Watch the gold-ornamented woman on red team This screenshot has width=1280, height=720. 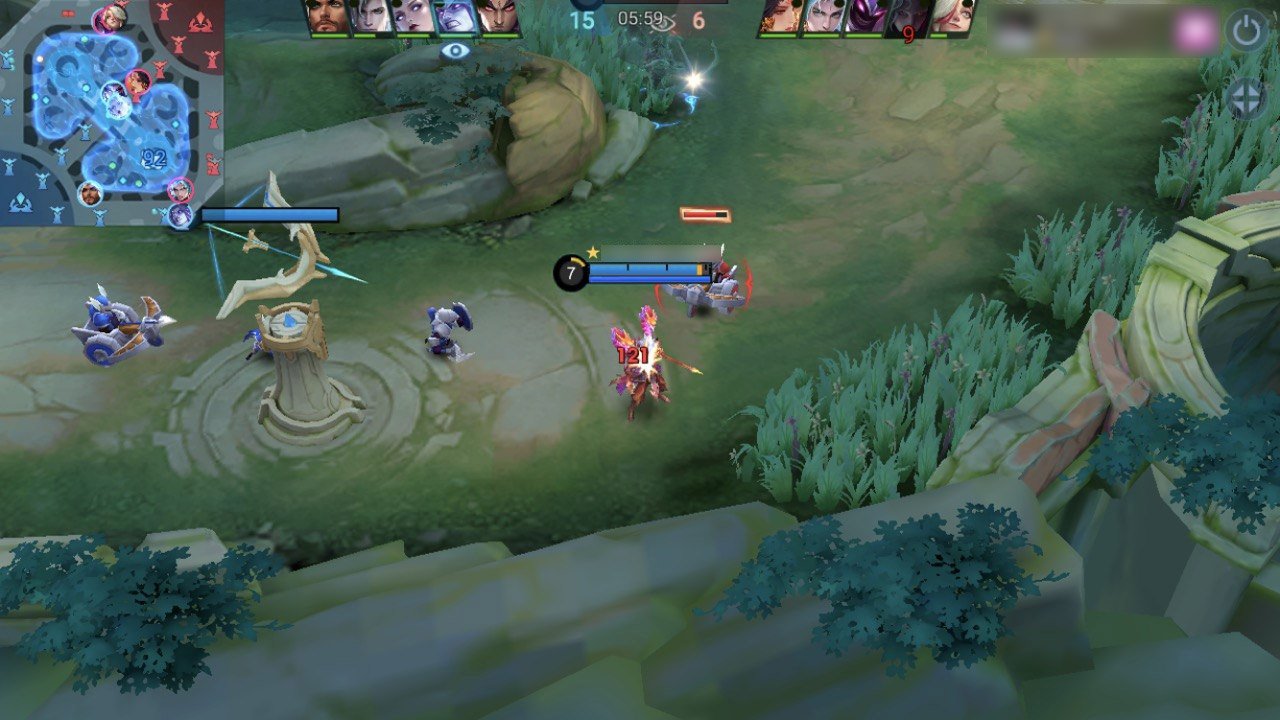tap(778, 17)
